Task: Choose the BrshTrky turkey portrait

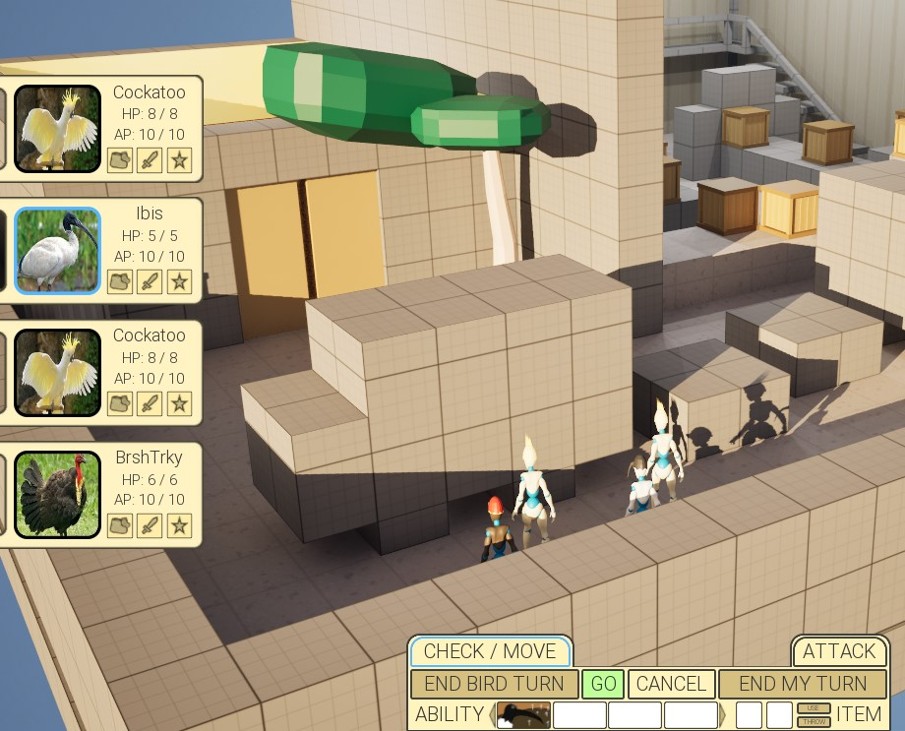Action: (57, 495)
